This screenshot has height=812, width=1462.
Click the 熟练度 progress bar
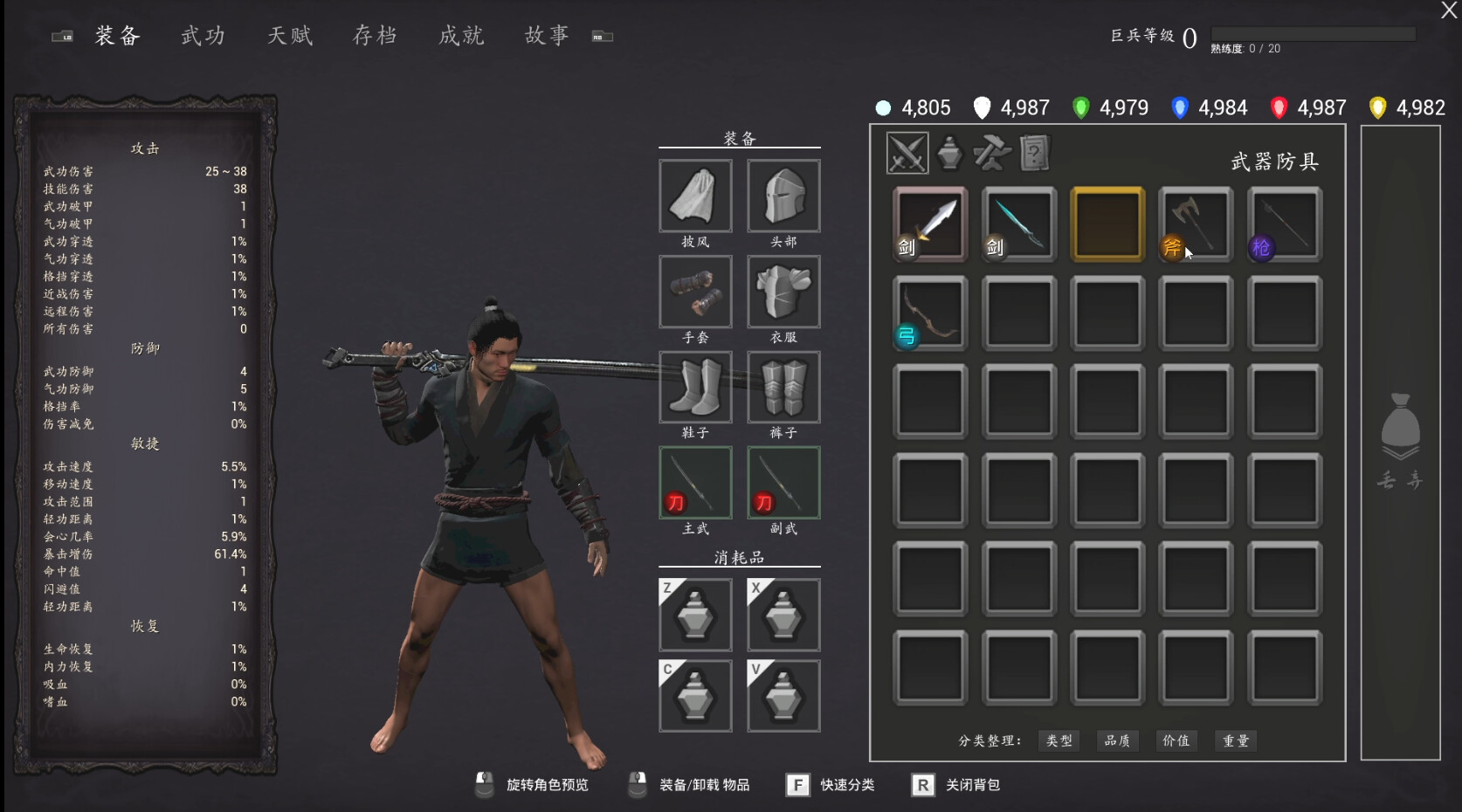coord(1314,33)
